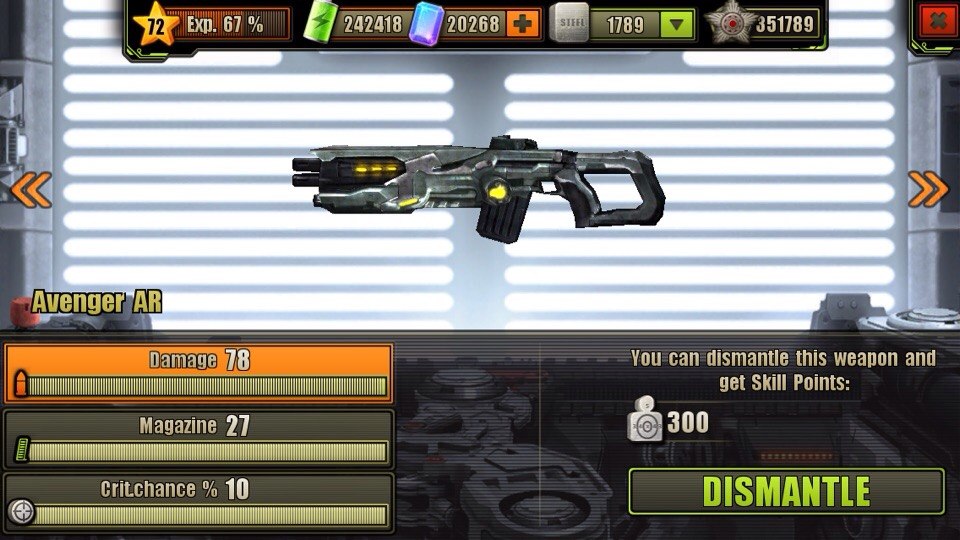Open the steel resource dropdown arrow
Image resolution: width=960 pixels, height=540 pixels.
[x=678, y=24]
